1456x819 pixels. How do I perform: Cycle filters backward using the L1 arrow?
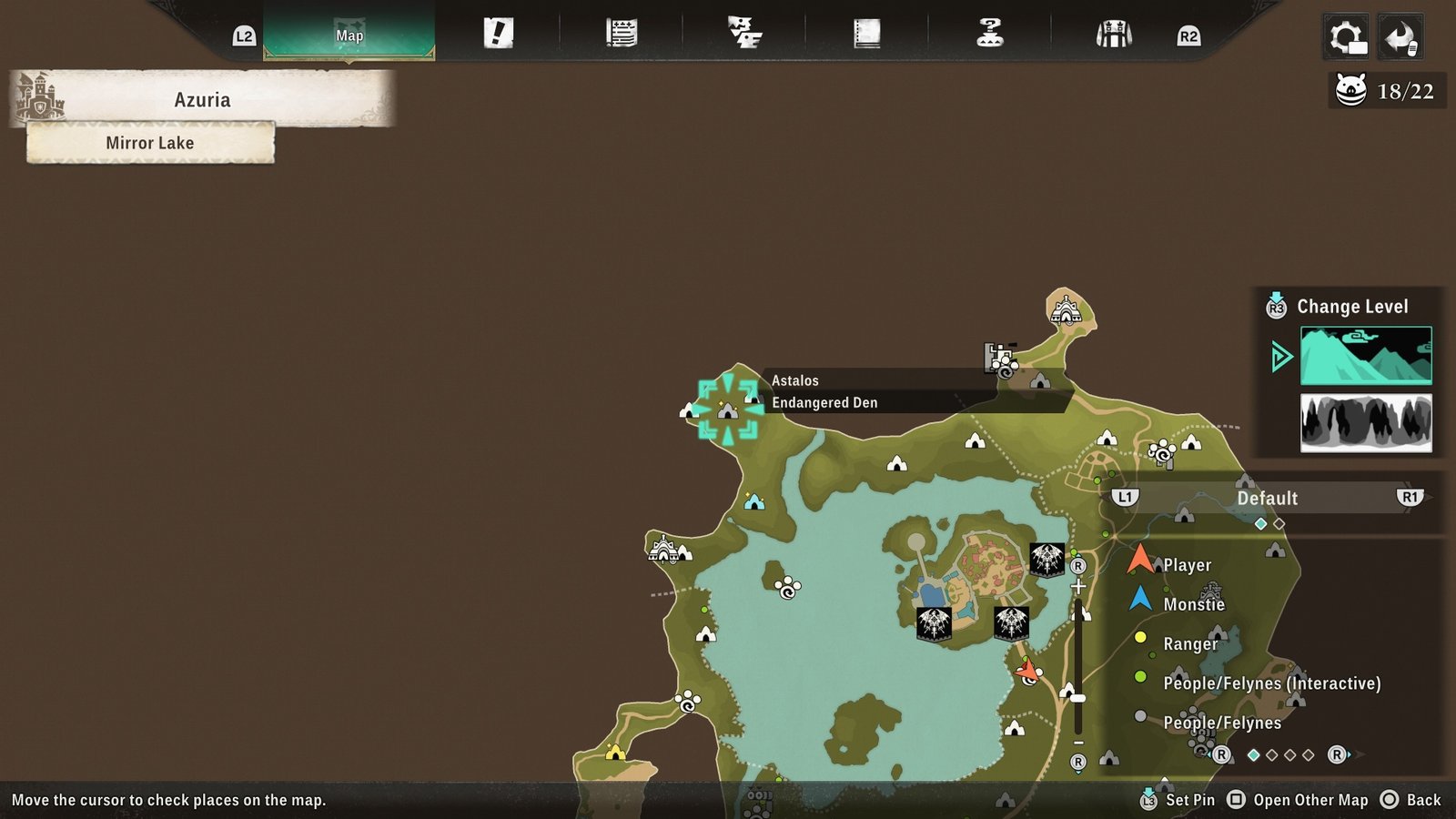tap(1125, 498)
